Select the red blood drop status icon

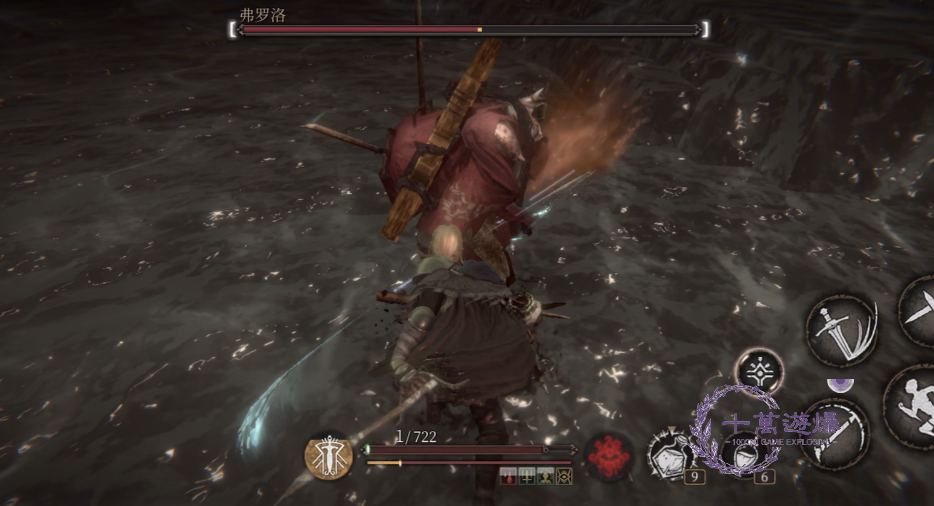click(508, 476)
